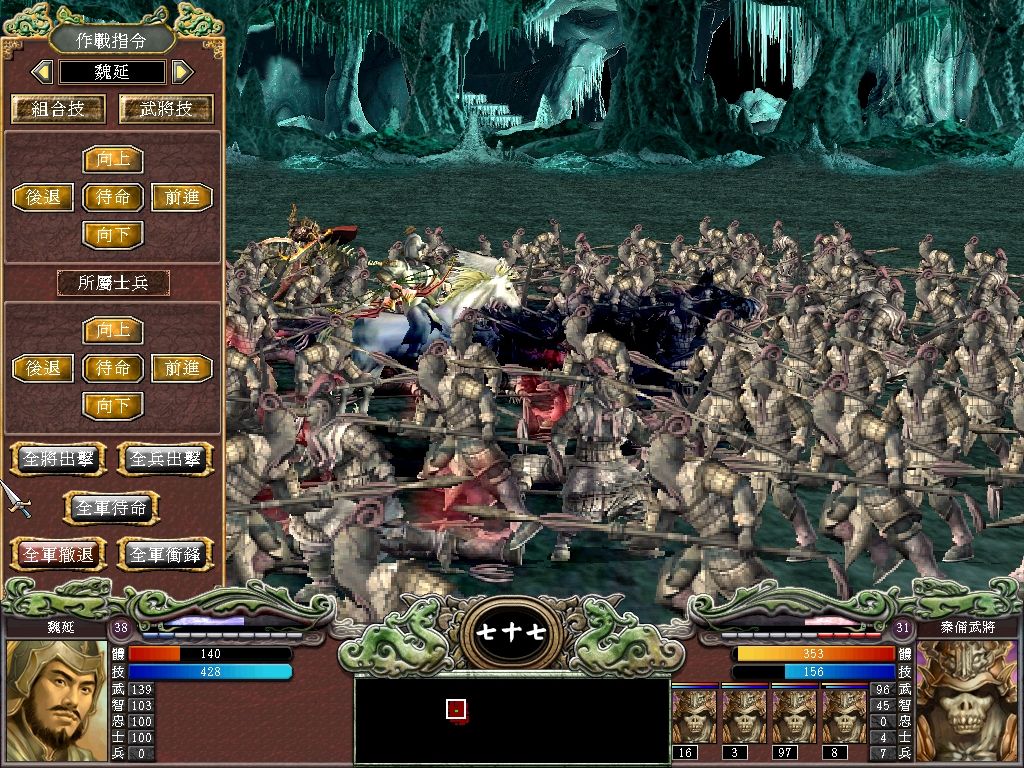Open the 組合技 combo skill menu
This screenshot has width=1024, height=768.
tap(58, 108)
